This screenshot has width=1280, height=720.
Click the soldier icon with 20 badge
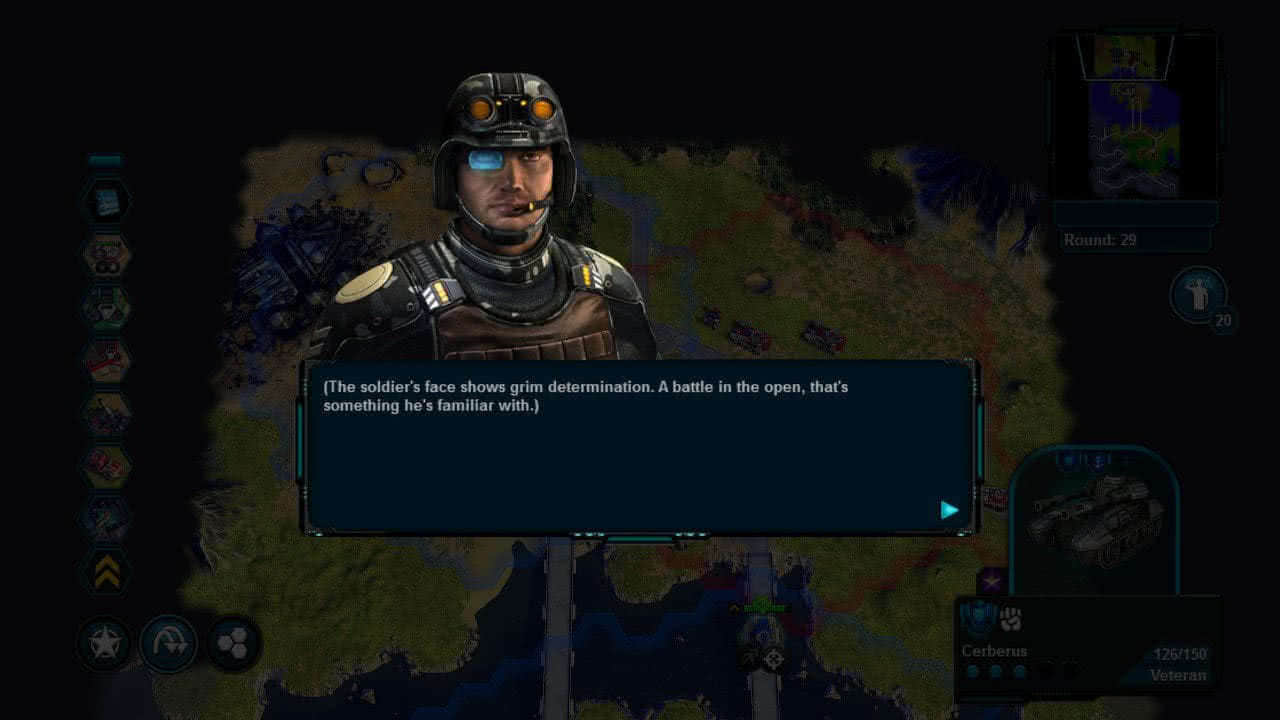coord(1197,294)
